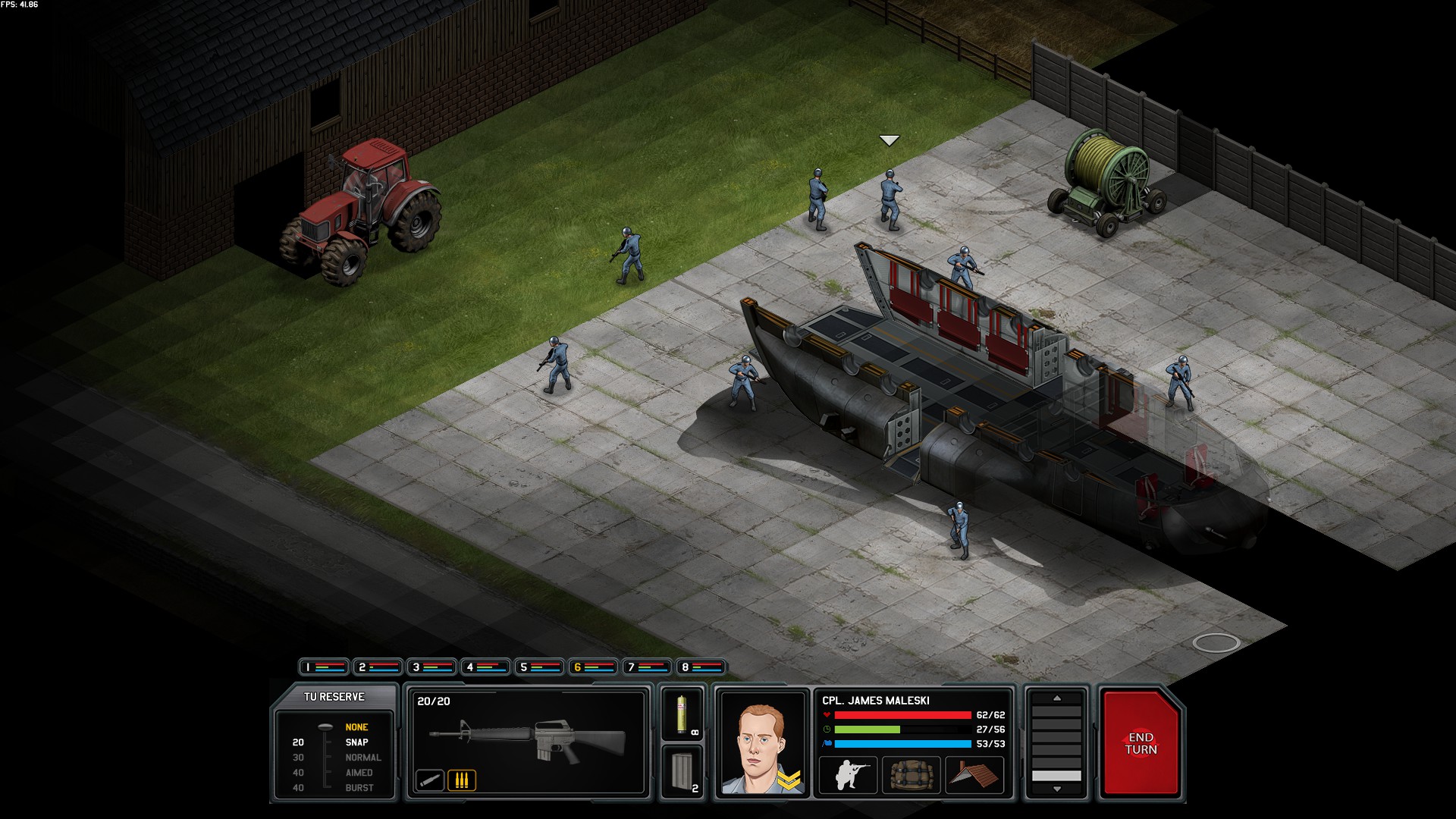Open the backpack inventory
1456x819 pixels.
911,776
